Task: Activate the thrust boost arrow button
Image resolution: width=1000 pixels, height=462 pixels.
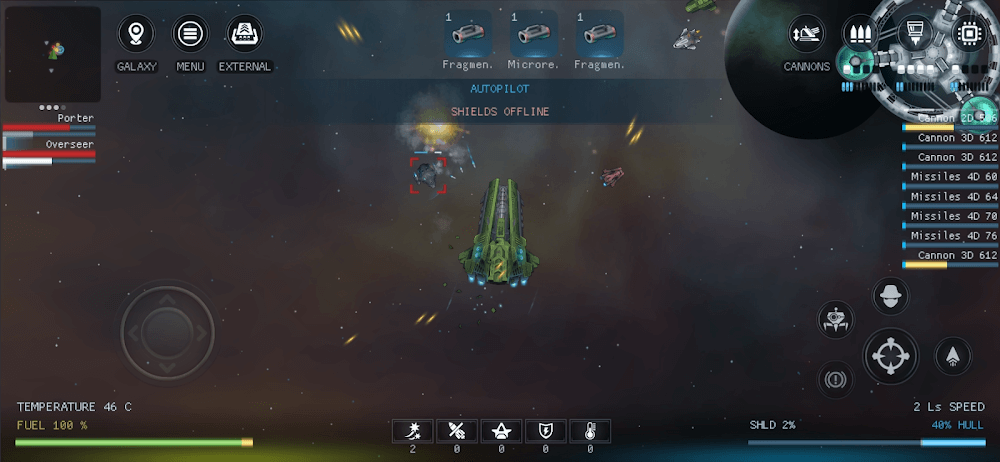Action: 953,355
